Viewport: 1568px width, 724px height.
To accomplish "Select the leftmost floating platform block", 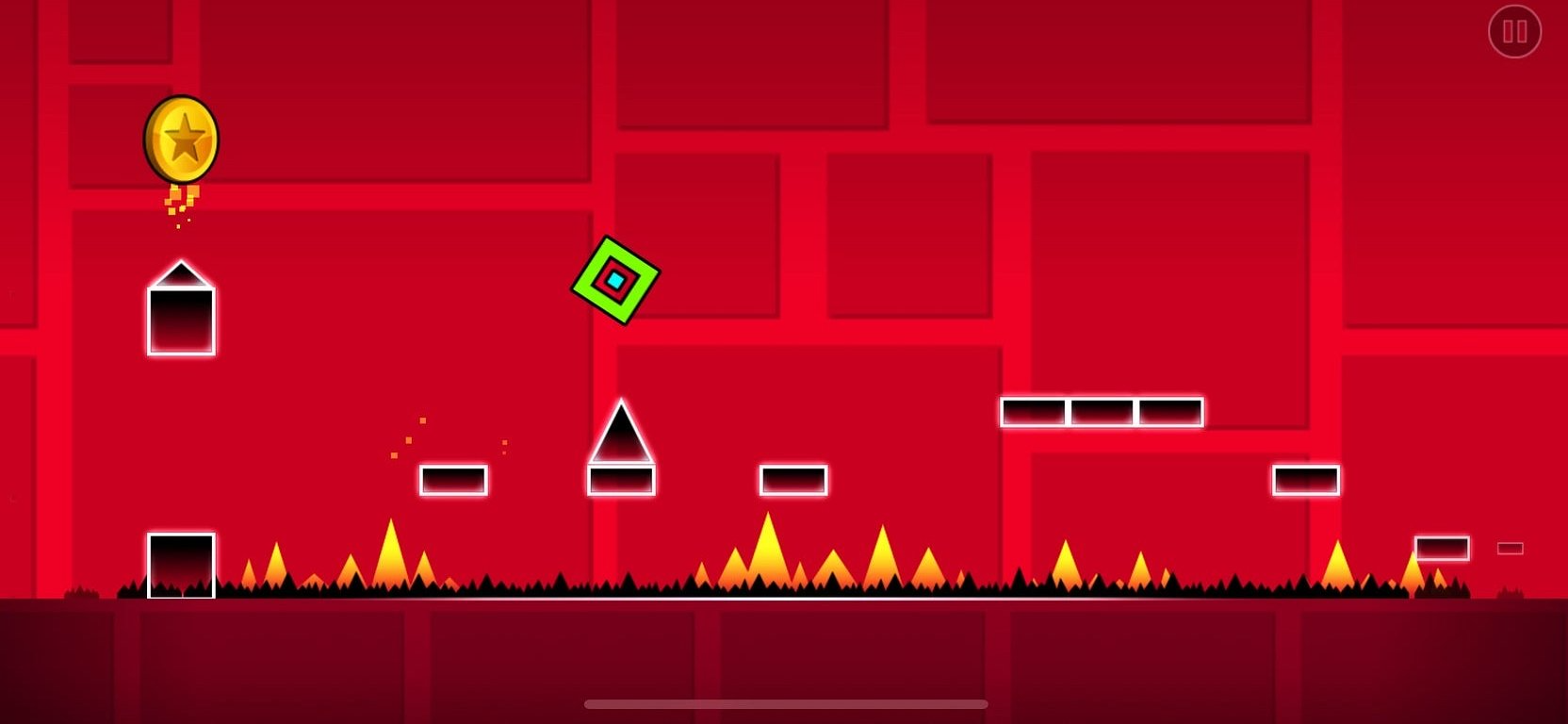I will tap(453, 480).
